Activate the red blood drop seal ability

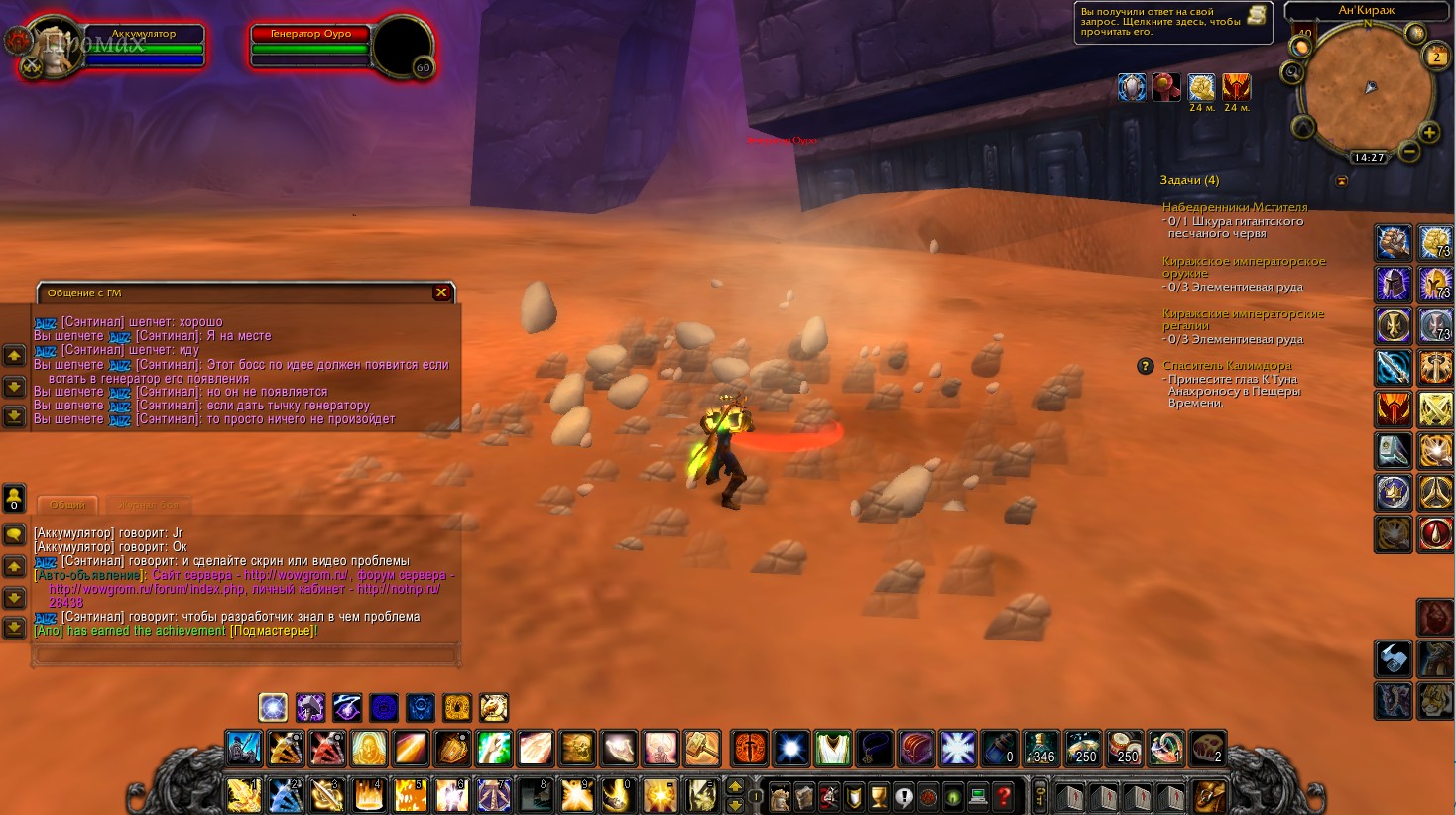[1435, 534]
